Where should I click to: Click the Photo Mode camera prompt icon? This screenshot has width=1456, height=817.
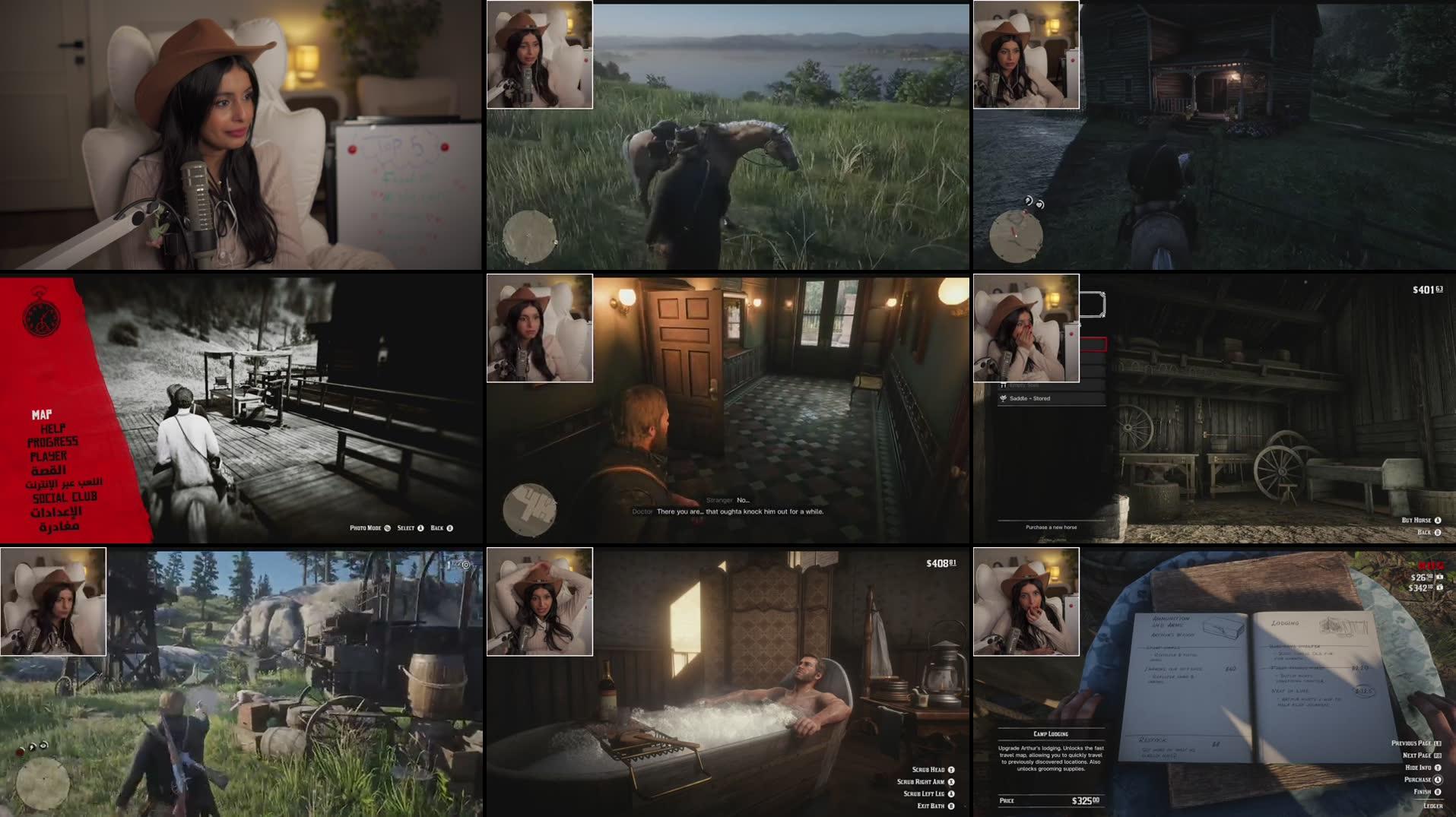[388, 528]
